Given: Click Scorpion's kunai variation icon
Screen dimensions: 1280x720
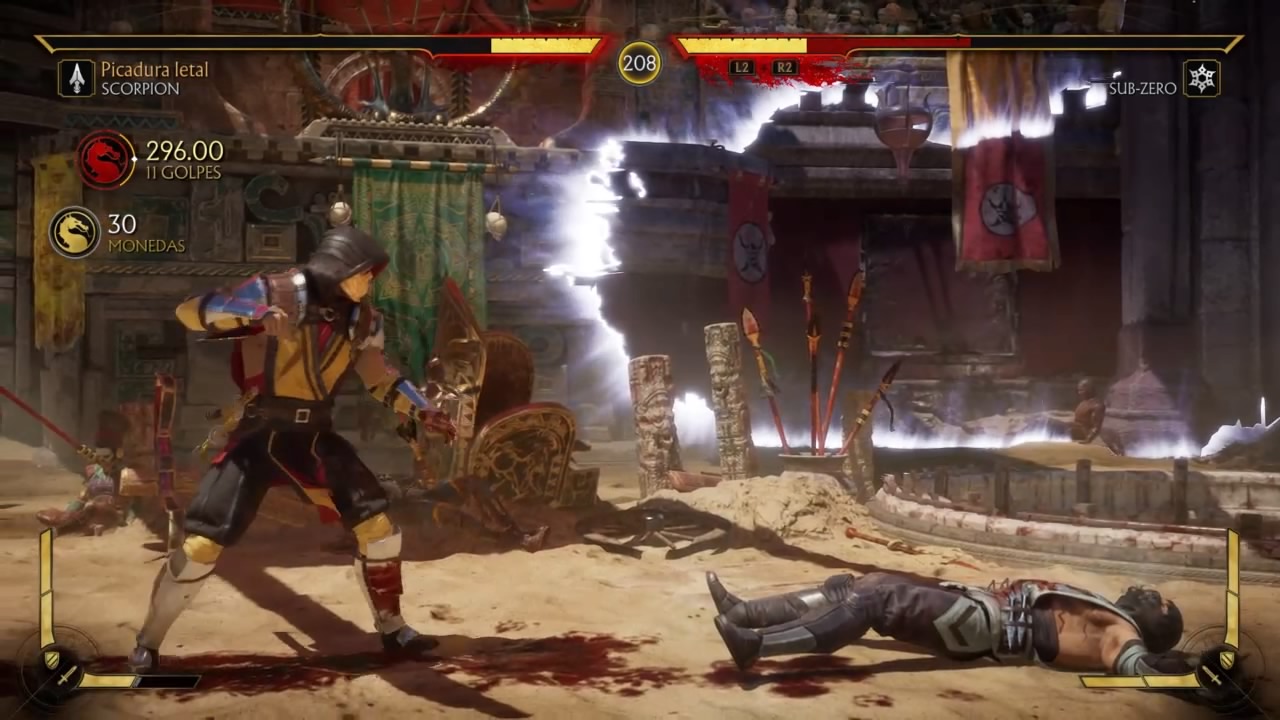Looking at the screenshot, I should pos(76,78).
